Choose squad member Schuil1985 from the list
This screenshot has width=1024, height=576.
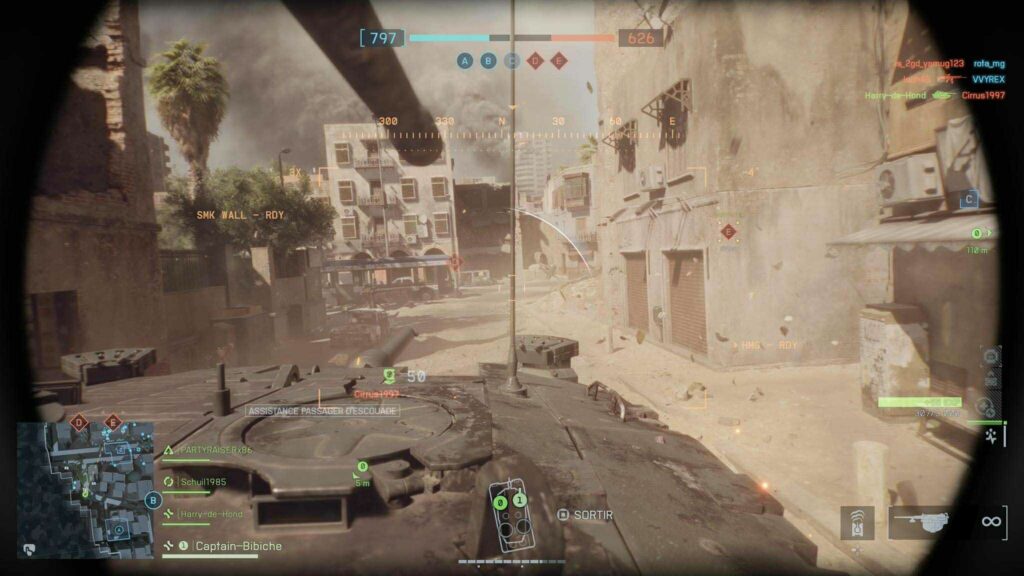[x=203, y=482]
